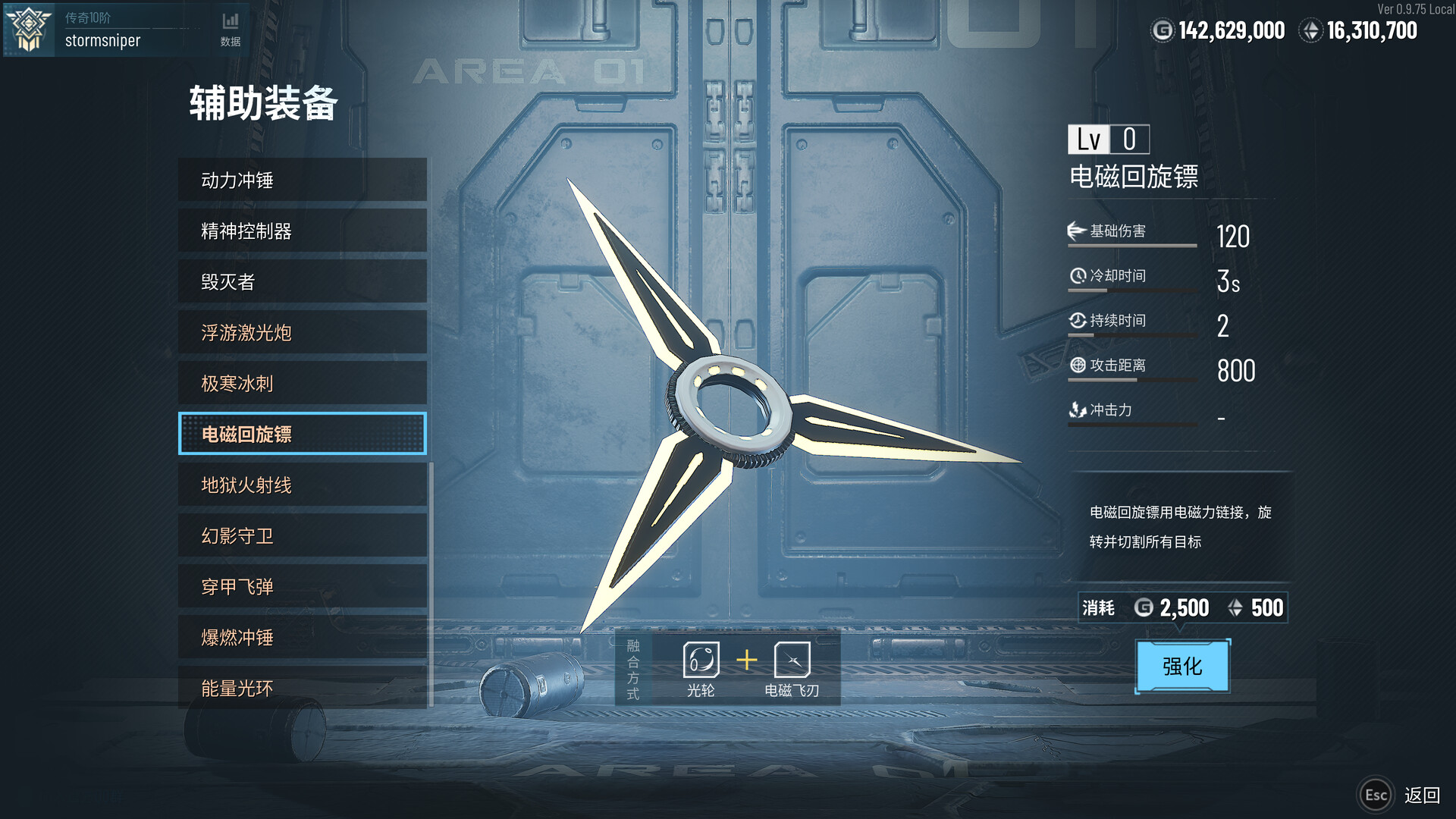Click the gold coin currency icon
The image size is (1456, 819).
coord(1163,30)
